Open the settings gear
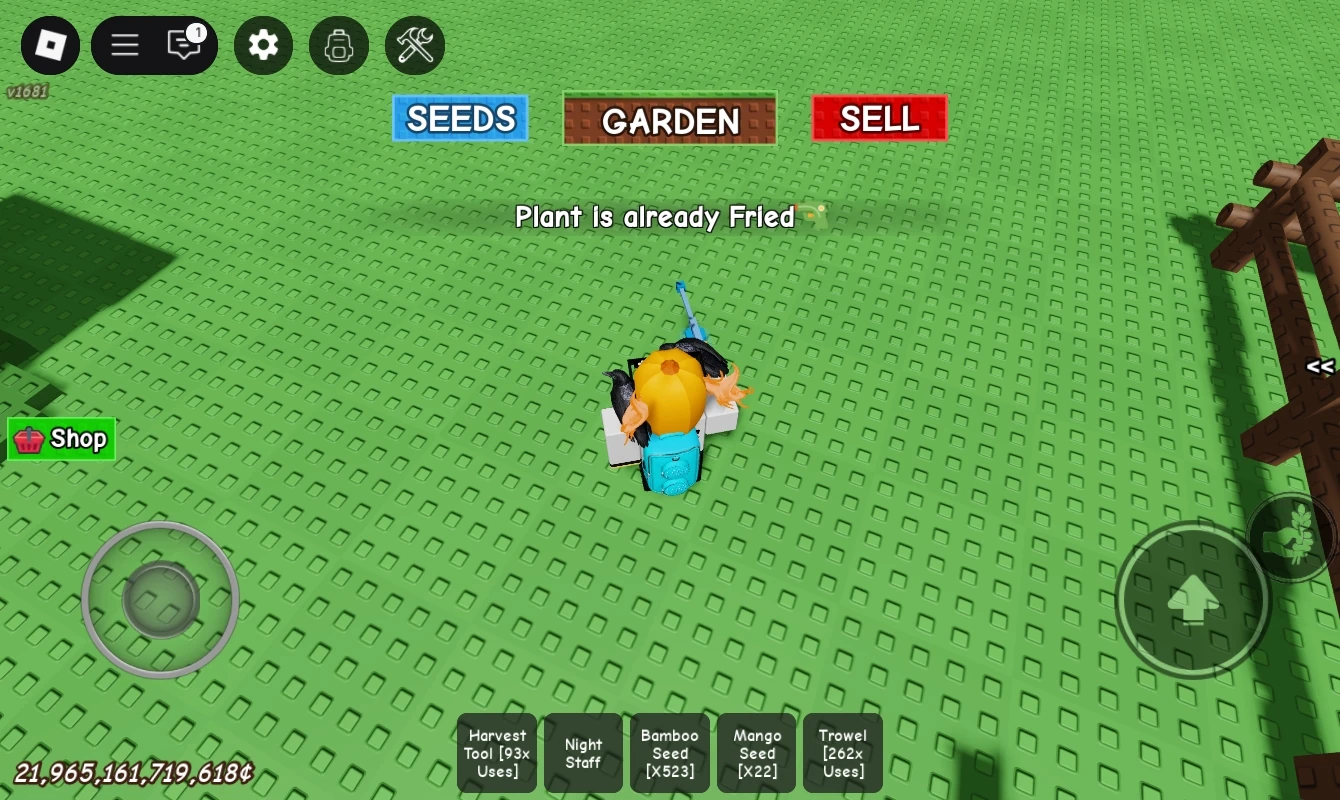 tap(263, 46)
